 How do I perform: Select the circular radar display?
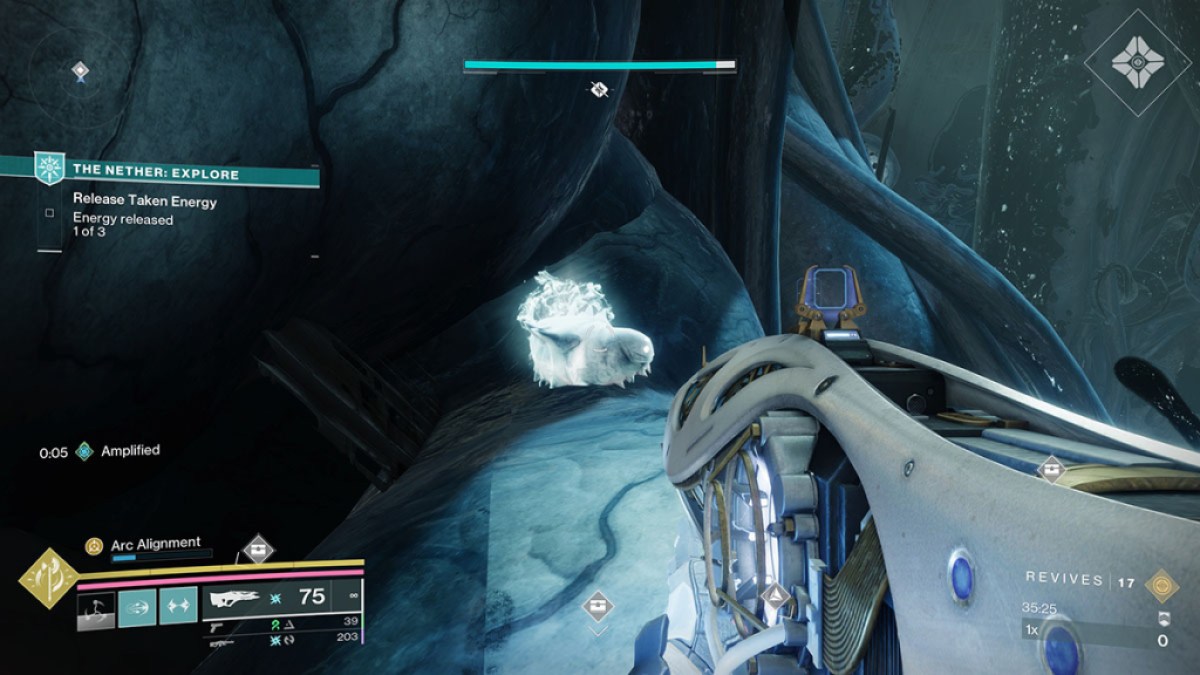80,72
